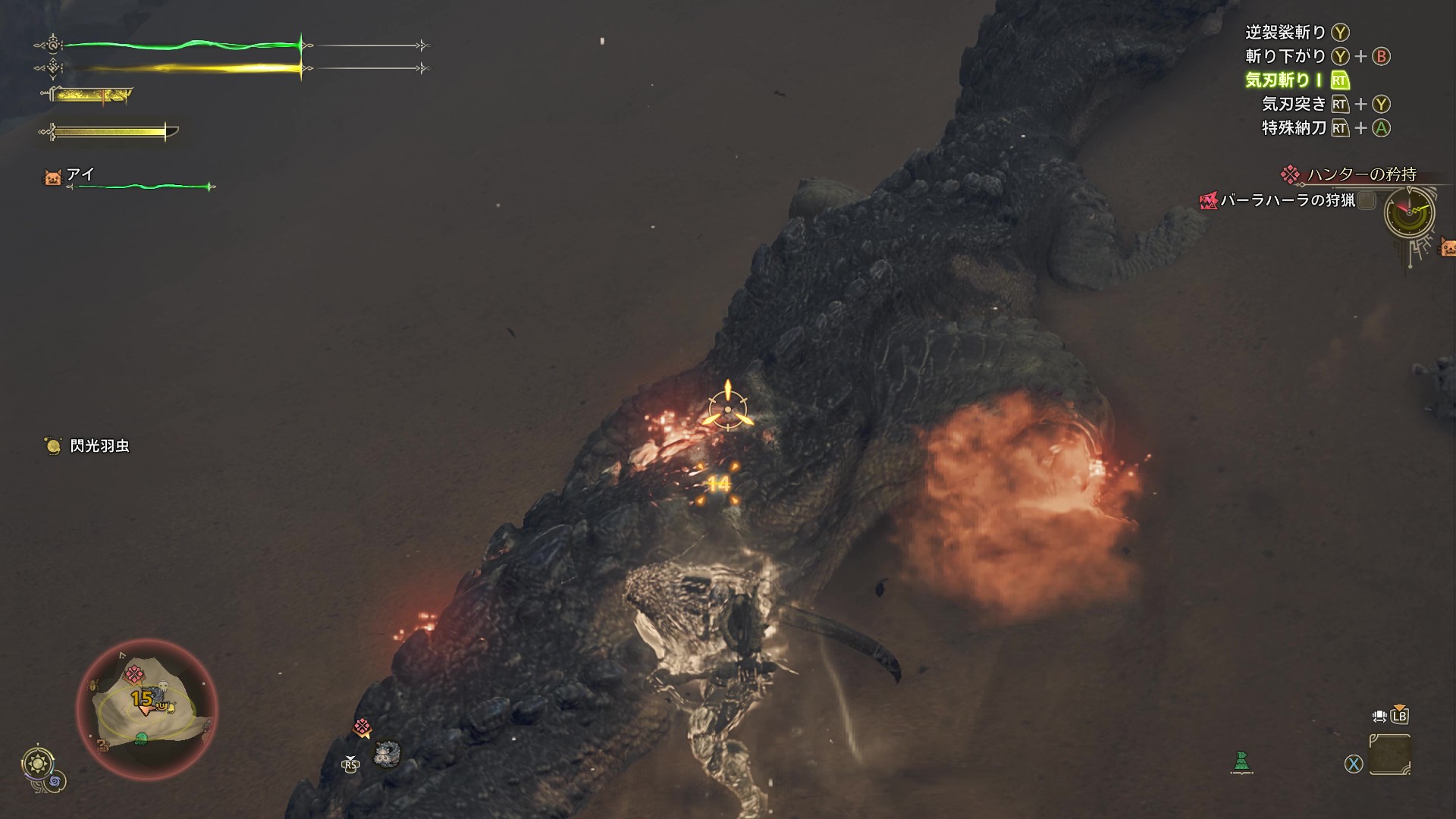Click the orange cat face icon
Screen dimensions: 1456x819
point(1447,247)
